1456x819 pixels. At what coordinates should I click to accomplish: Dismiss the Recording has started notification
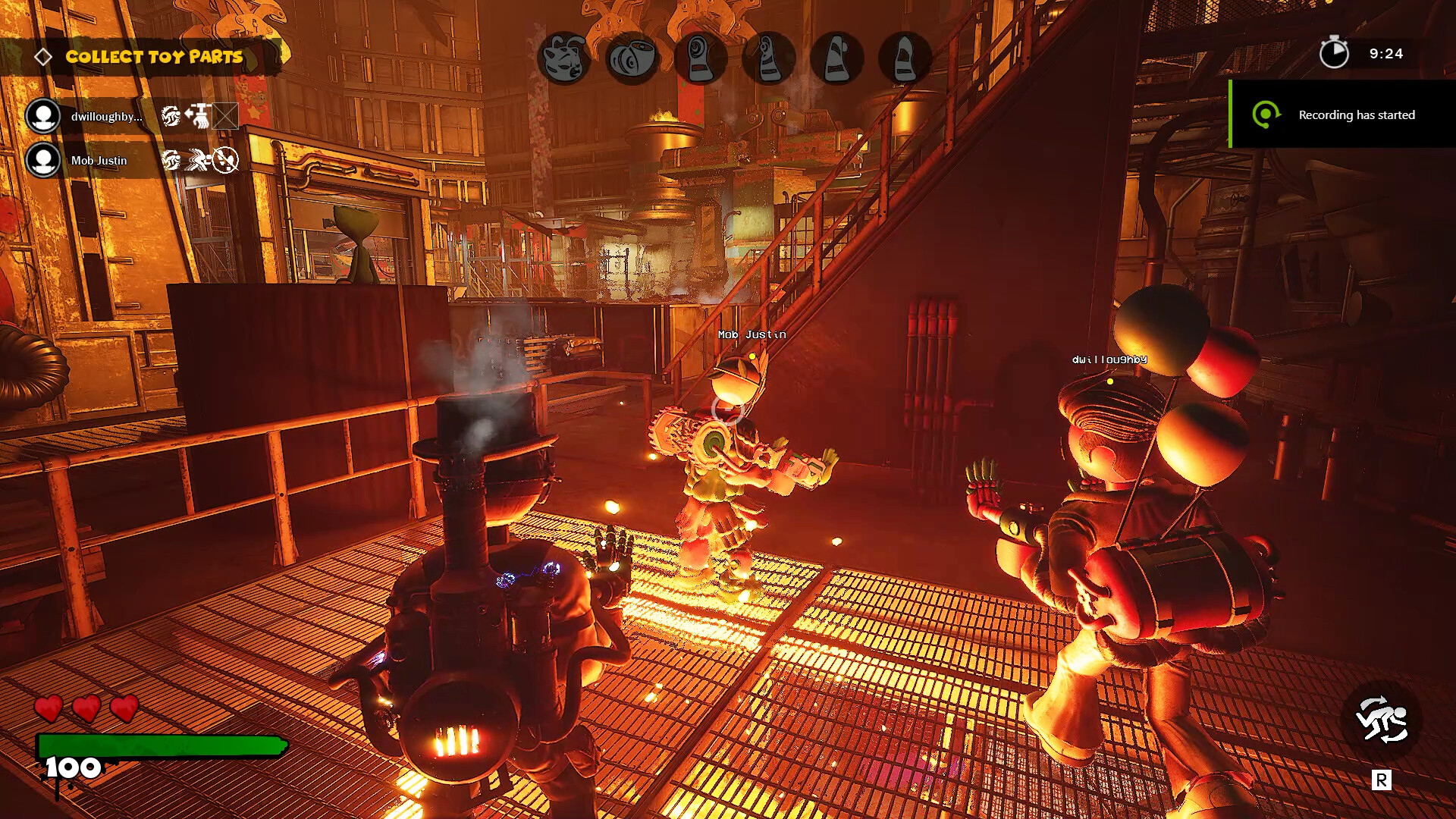(1356, 115)
